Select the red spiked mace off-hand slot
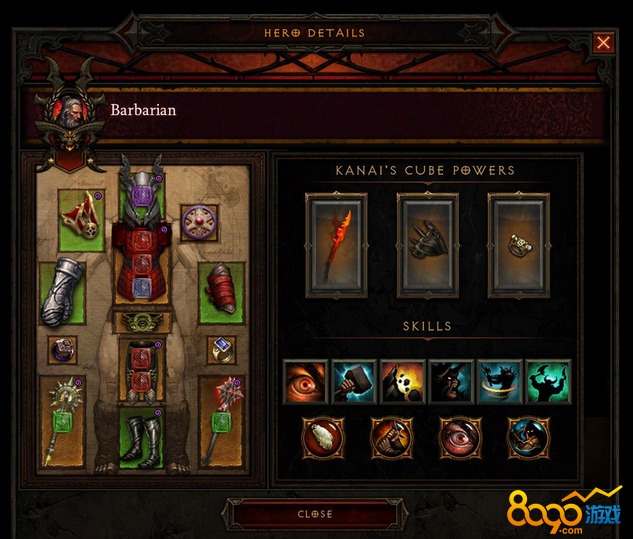 pos(221,421)
